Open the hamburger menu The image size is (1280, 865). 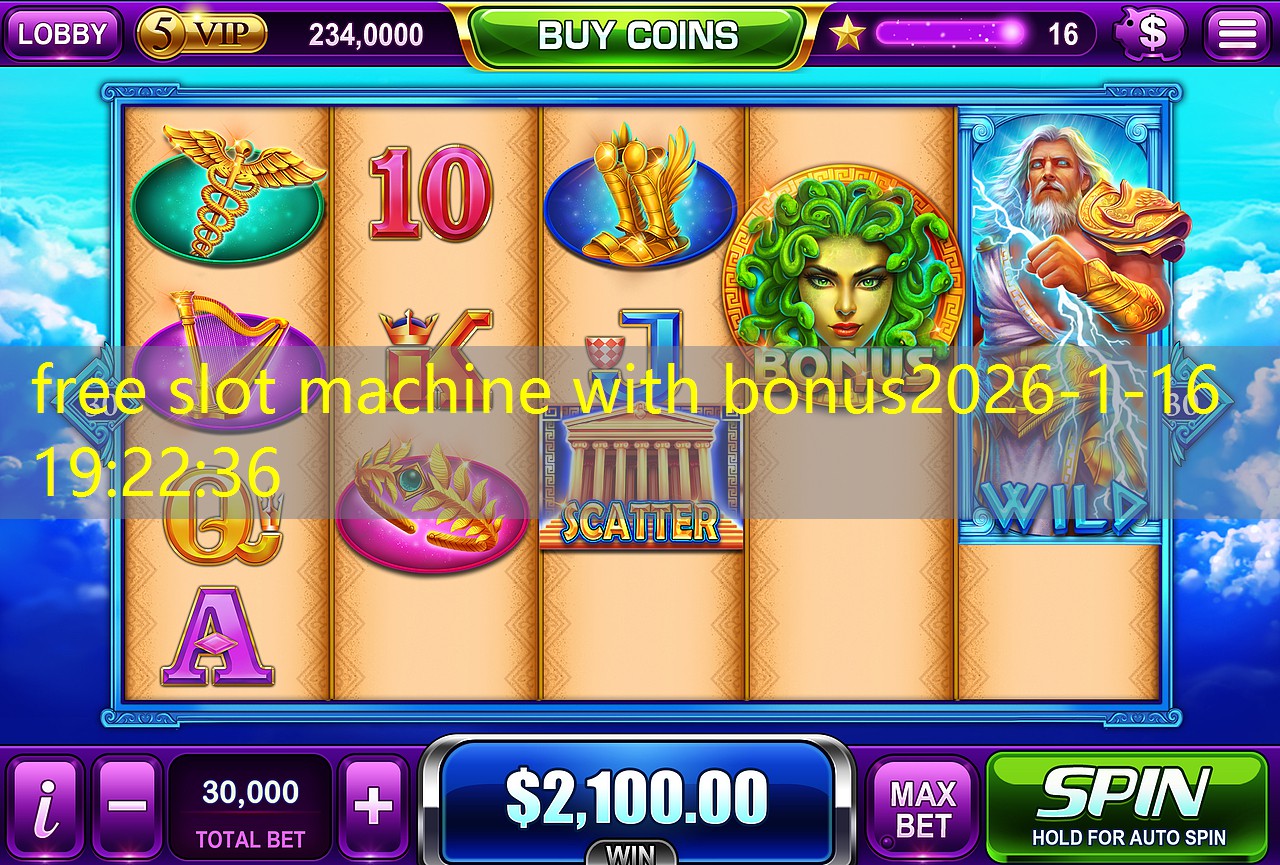click(1237, 32)
